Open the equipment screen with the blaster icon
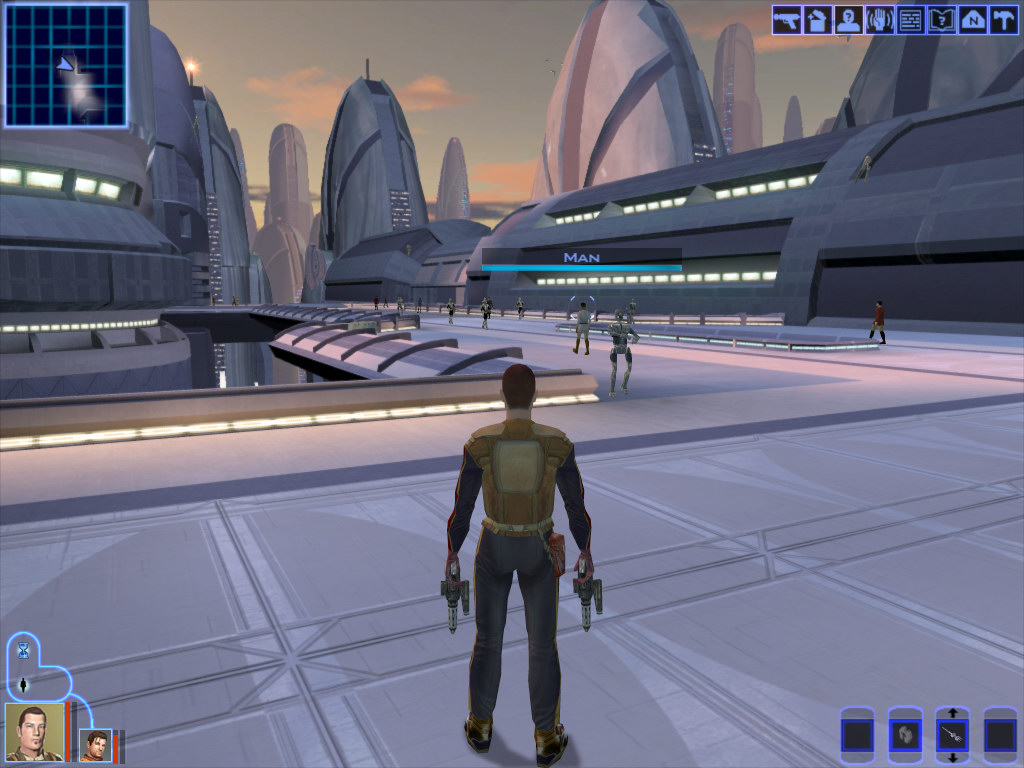Viewport: 1024px width, 768px height. (786, 20)
